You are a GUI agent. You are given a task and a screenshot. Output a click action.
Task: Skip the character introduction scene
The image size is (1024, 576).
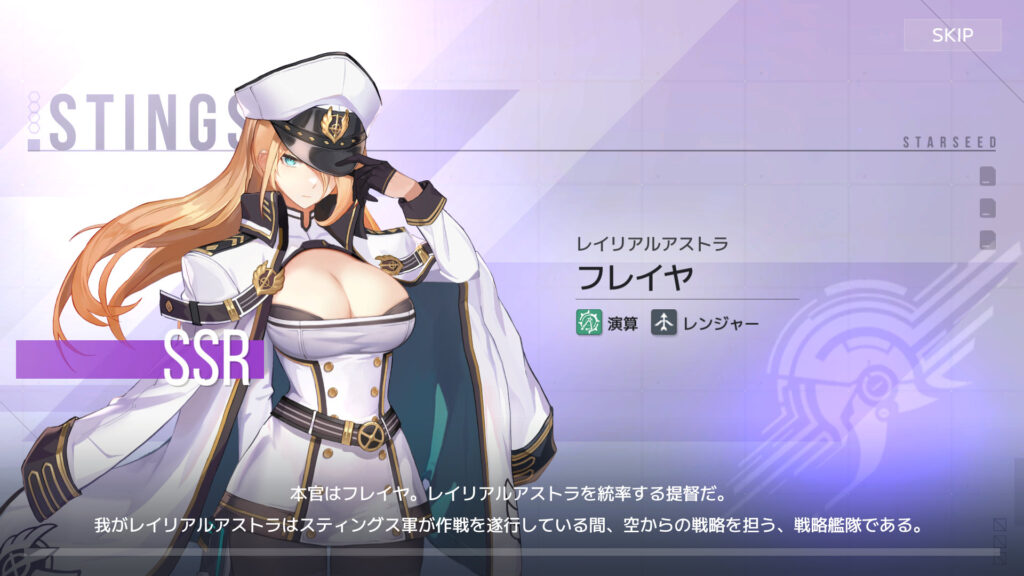952,36
